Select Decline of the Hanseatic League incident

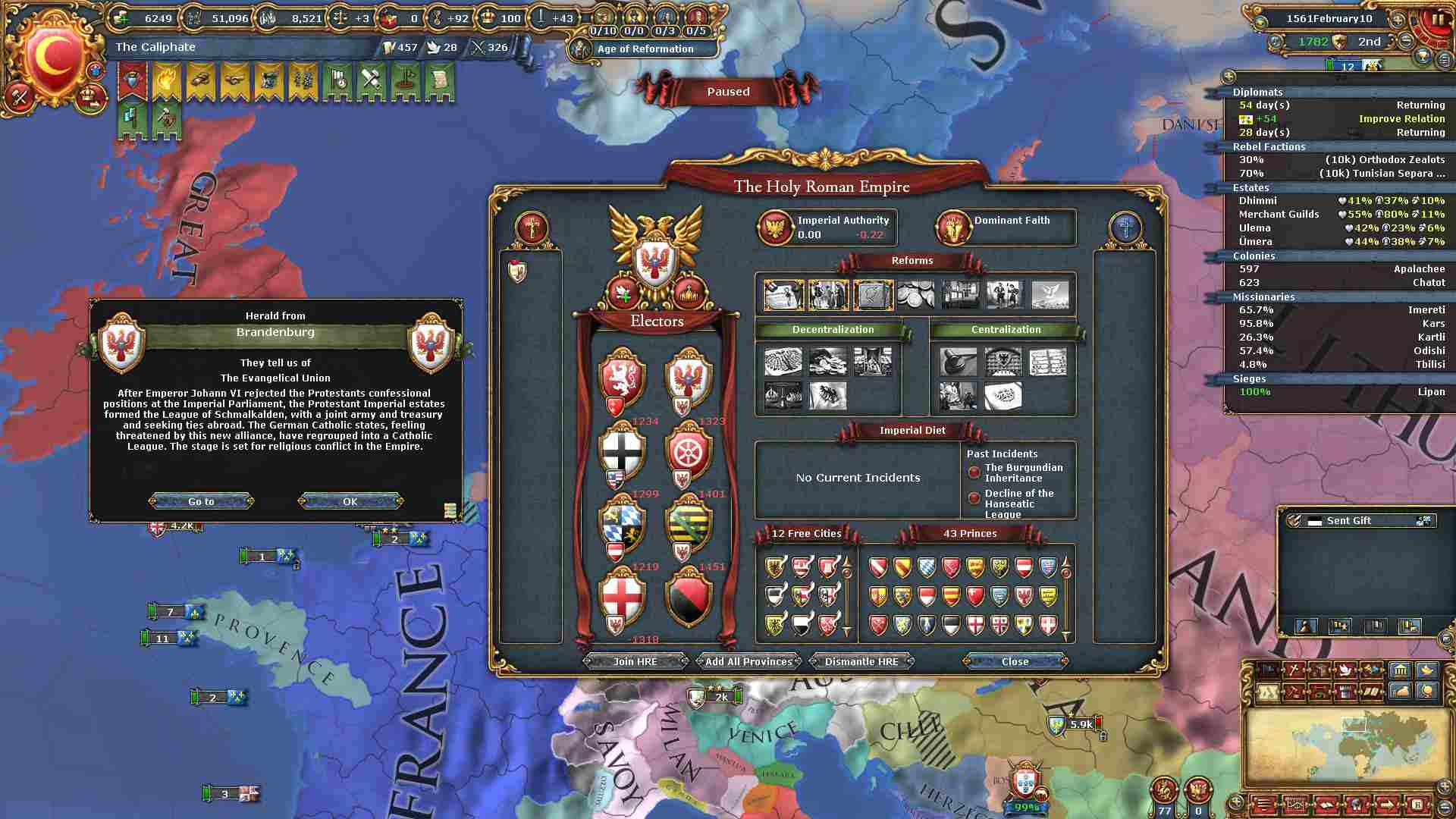1018,503
